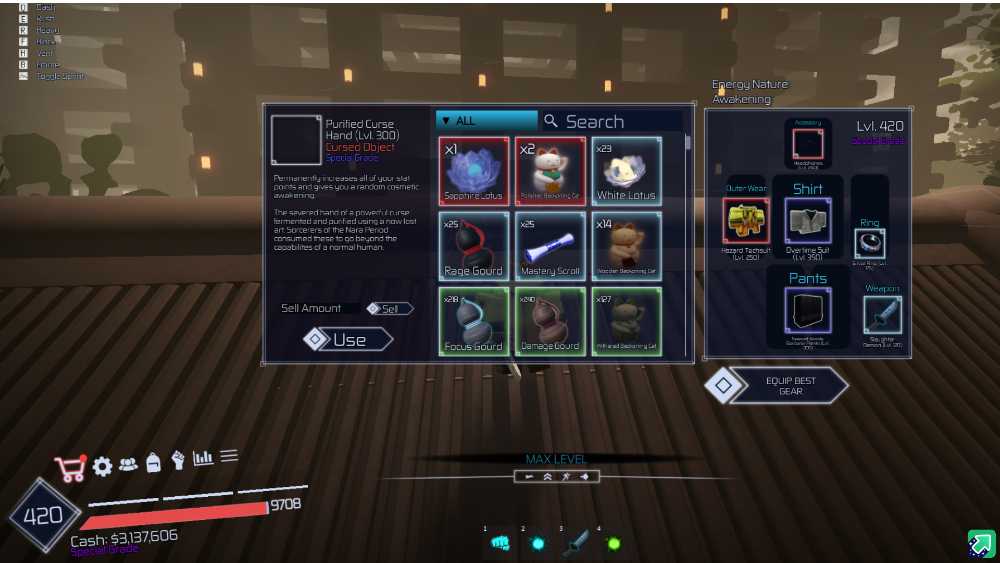Select the Hazard Techsuit outer wear slot
Image resolution: width=1000 pixels, height=563 pixels.
[x=744, y=220]
